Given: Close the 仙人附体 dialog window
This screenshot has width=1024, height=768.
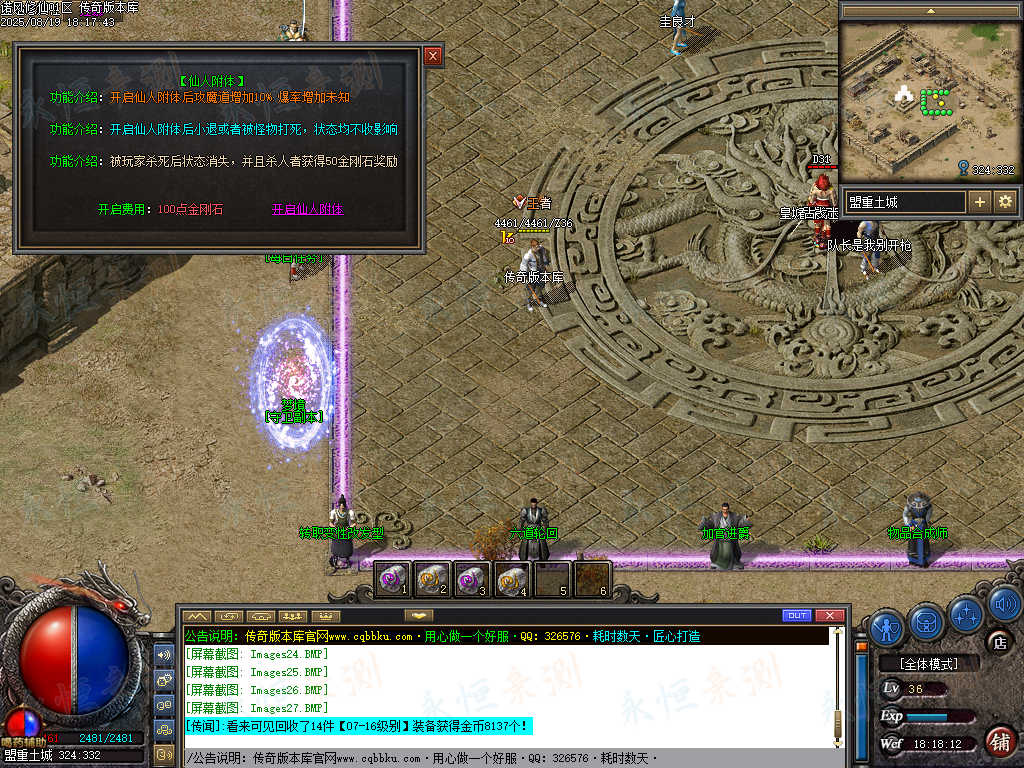Looking at the screenshot, I should 433,56.
